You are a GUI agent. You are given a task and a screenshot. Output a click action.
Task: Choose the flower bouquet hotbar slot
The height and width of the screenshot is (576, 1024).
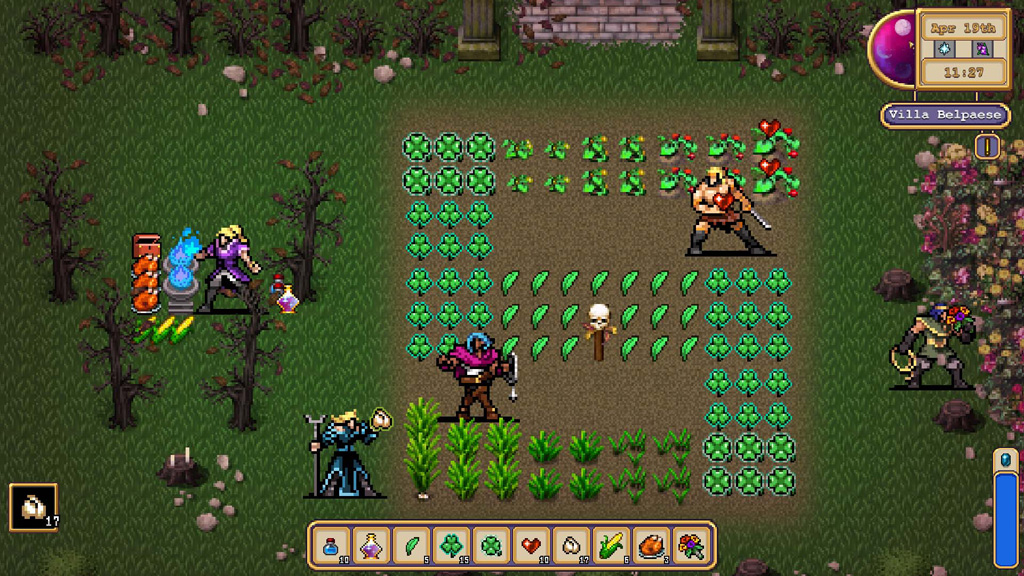(x=691, y=546)
